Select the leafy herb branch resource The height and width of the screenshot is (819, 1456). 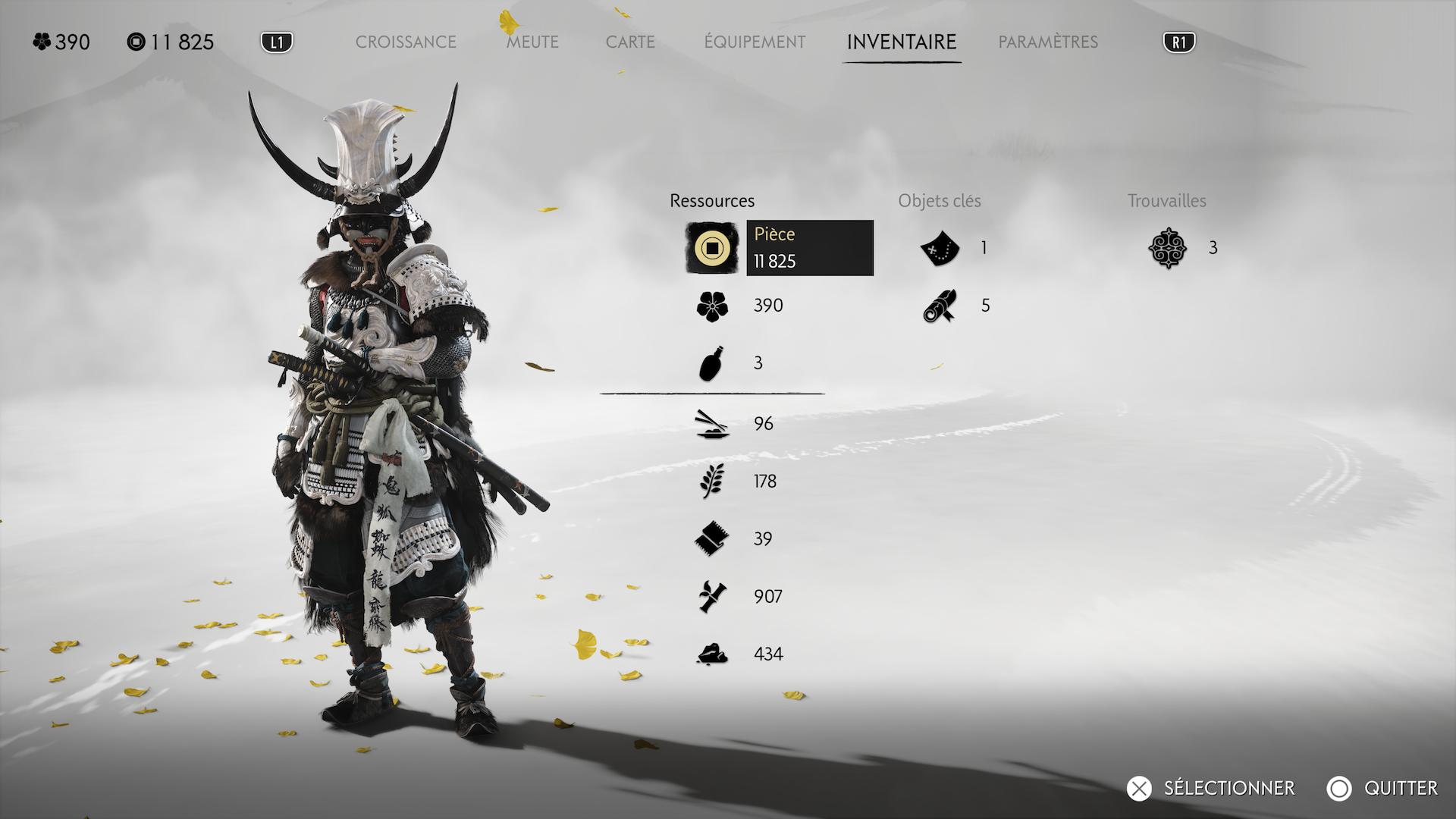(712, 482)
